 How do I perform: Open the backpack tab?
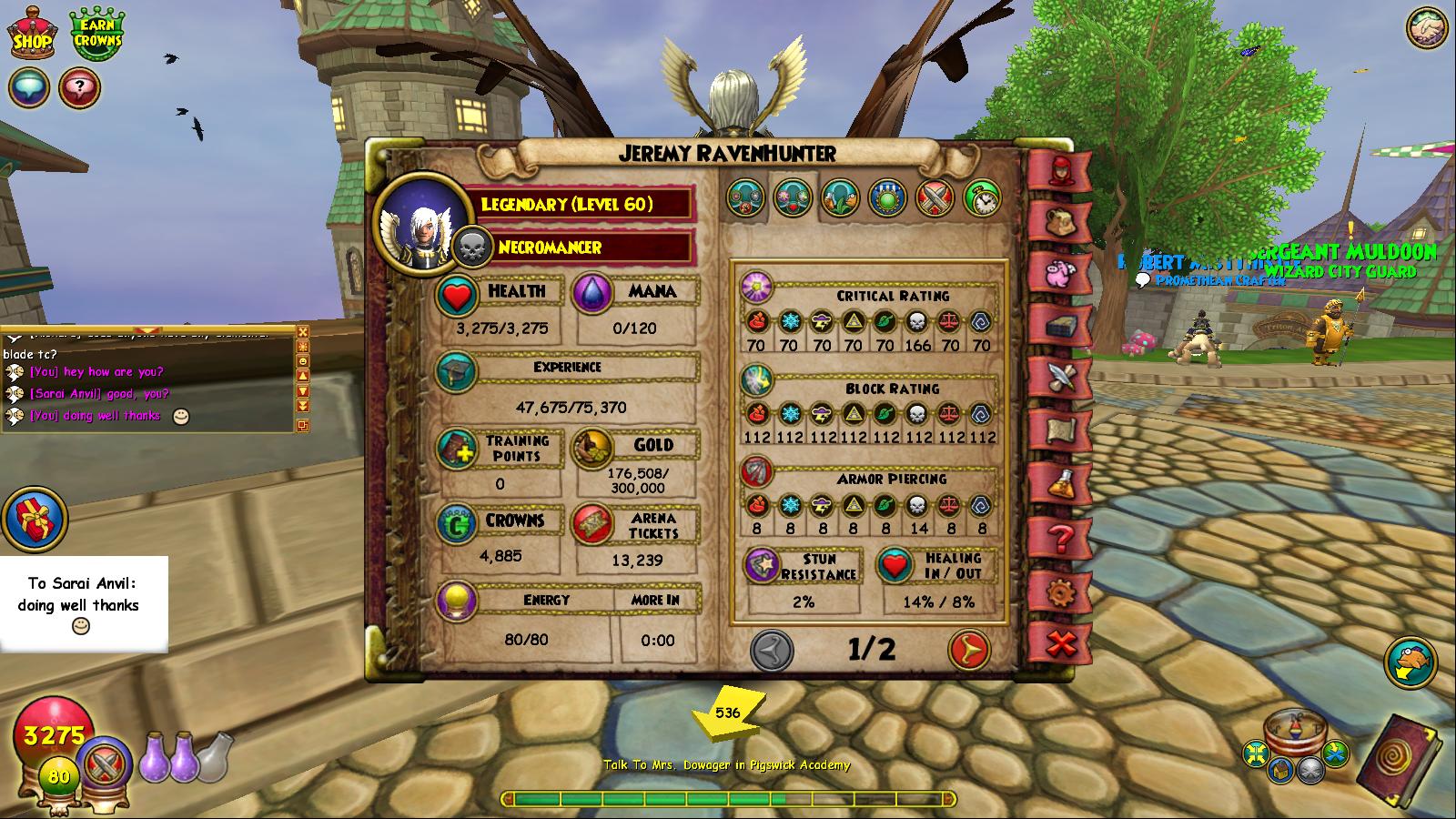tap(1059, 219)
